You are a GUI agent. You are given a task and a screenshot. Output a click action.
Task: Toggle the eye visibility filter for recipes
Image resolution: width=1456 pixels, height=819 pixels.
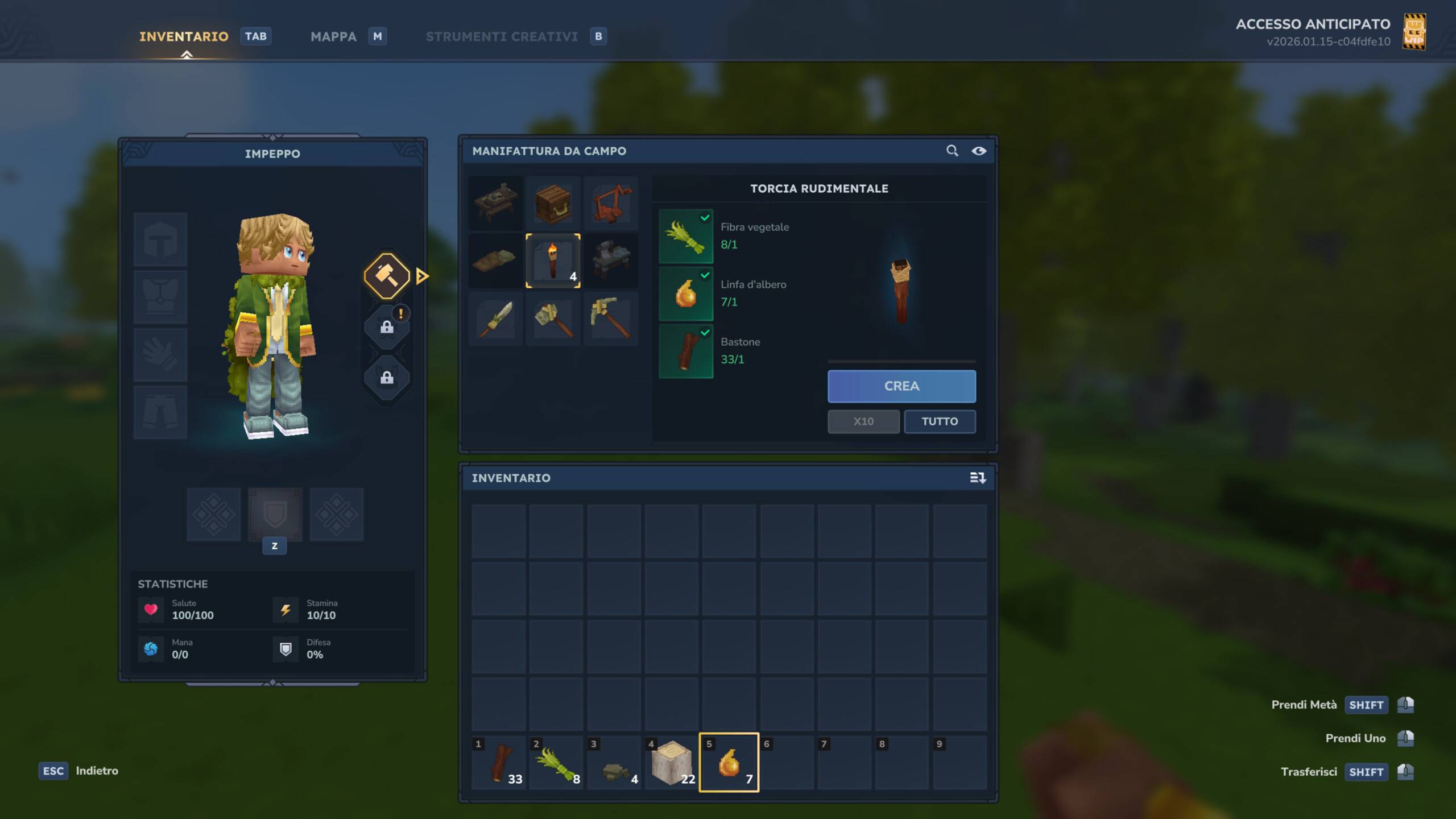click(x=979, y=151)
